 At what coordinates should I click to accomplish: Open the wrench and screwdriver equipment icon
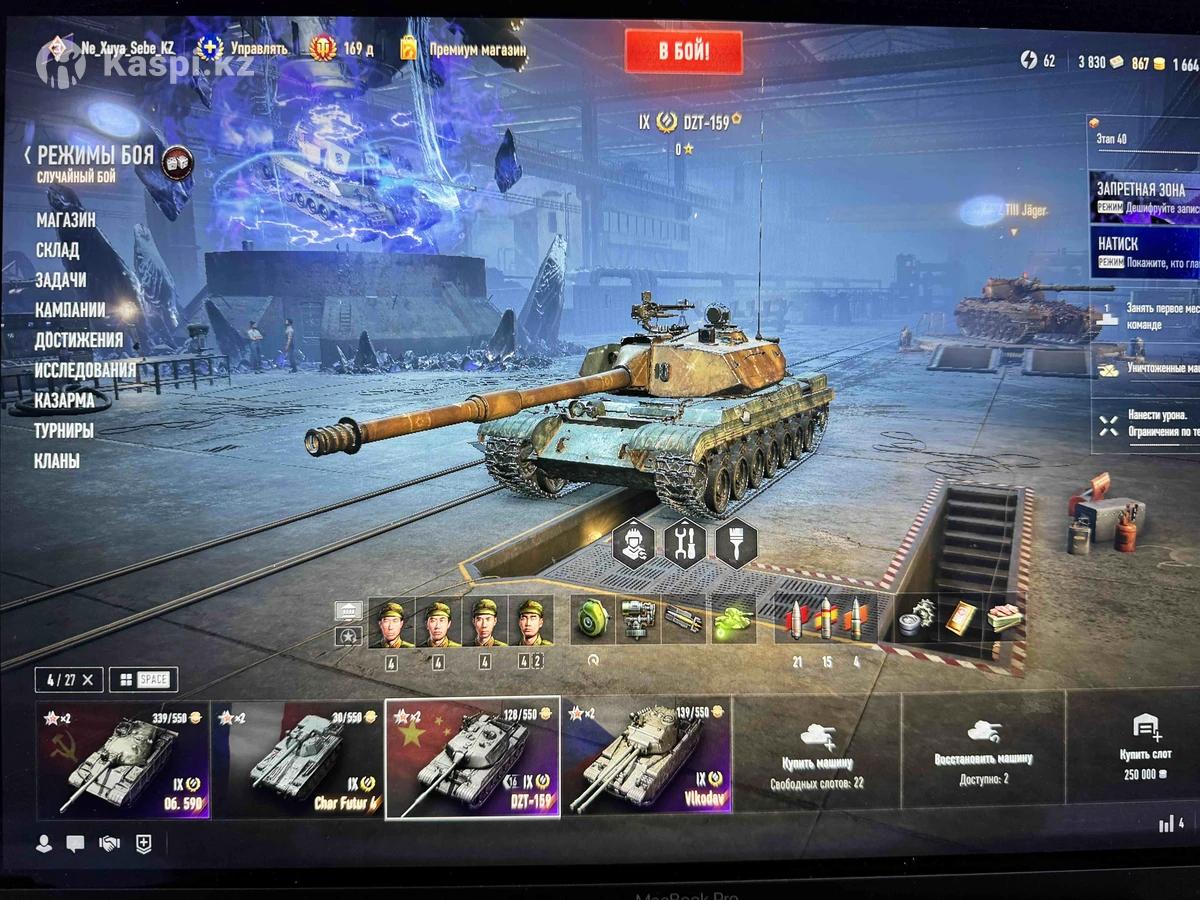(685, 544)
